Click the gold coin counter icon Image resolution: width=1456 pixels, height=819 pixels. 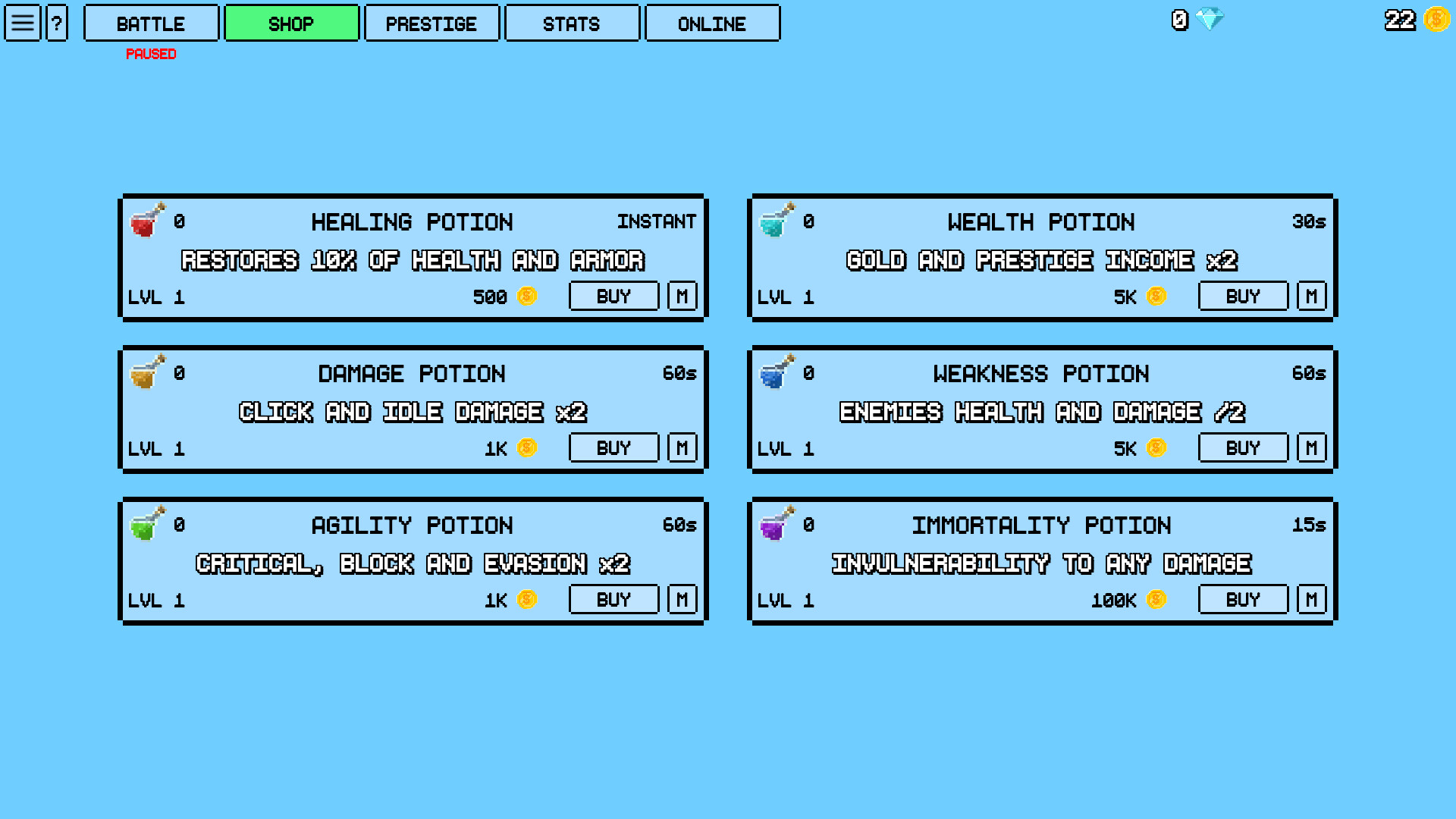(1435, 20)
